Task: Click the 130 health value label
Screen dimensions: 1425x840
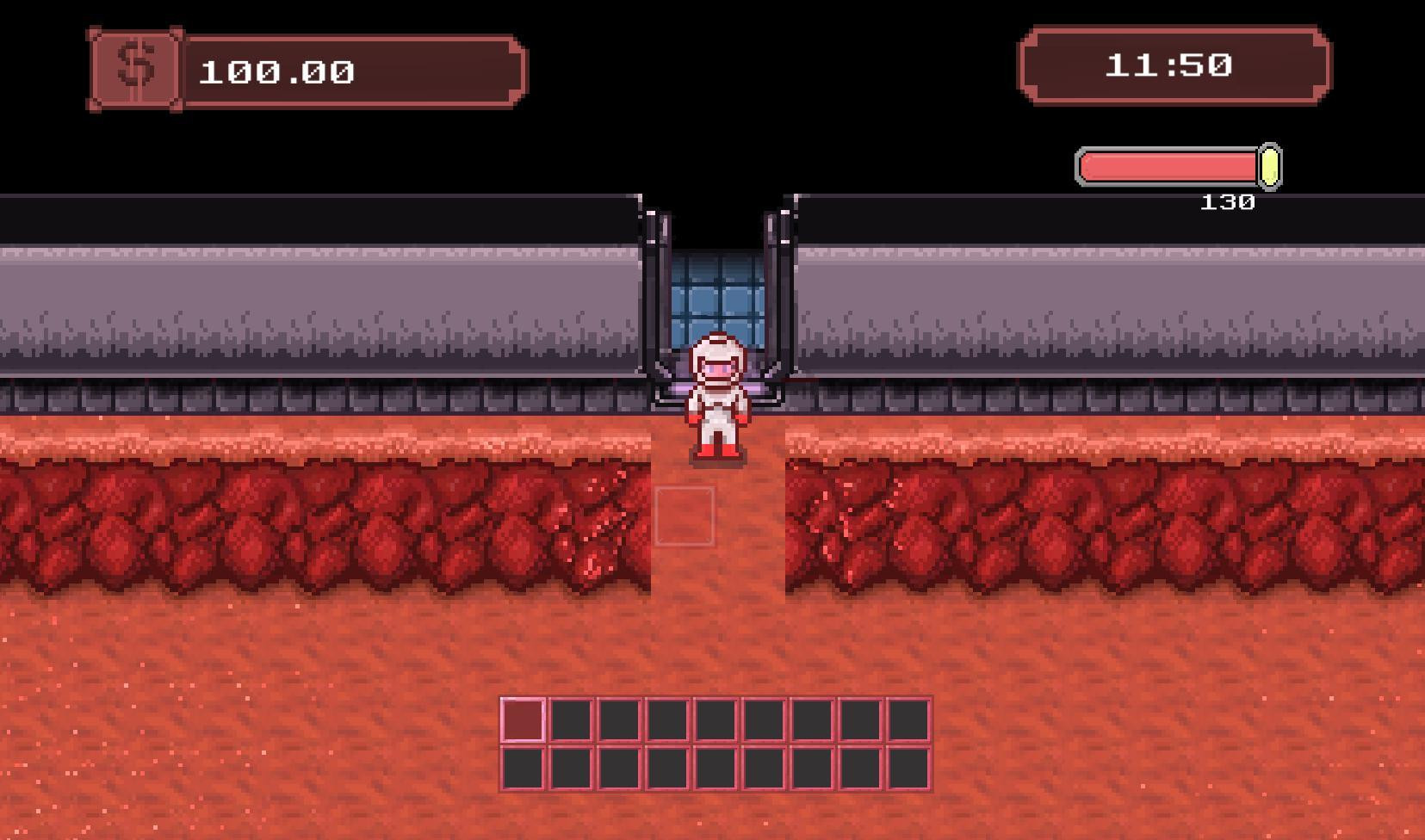Action: pos(1229,200)
